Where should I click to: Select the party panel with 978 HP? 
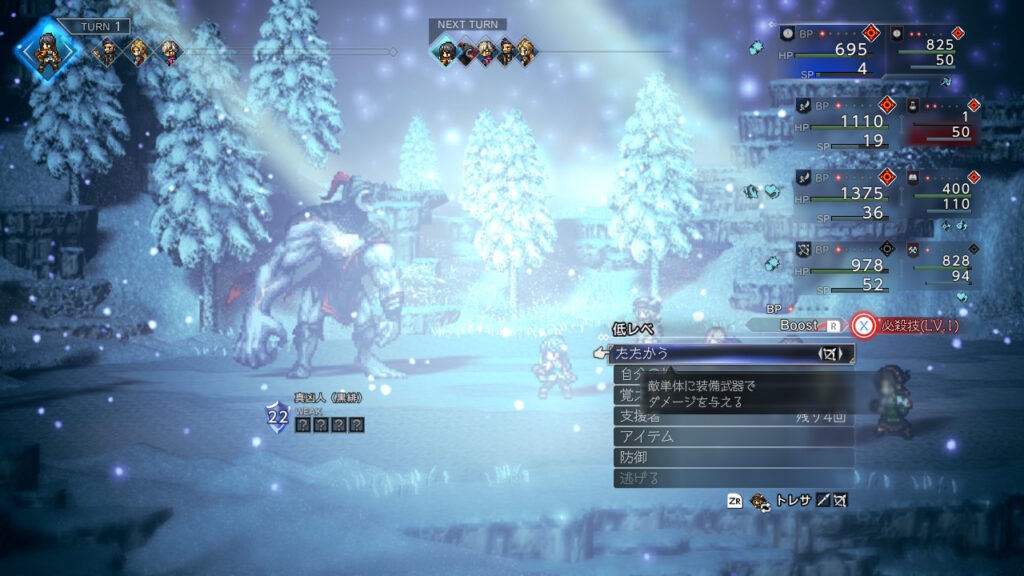[840, 267]
